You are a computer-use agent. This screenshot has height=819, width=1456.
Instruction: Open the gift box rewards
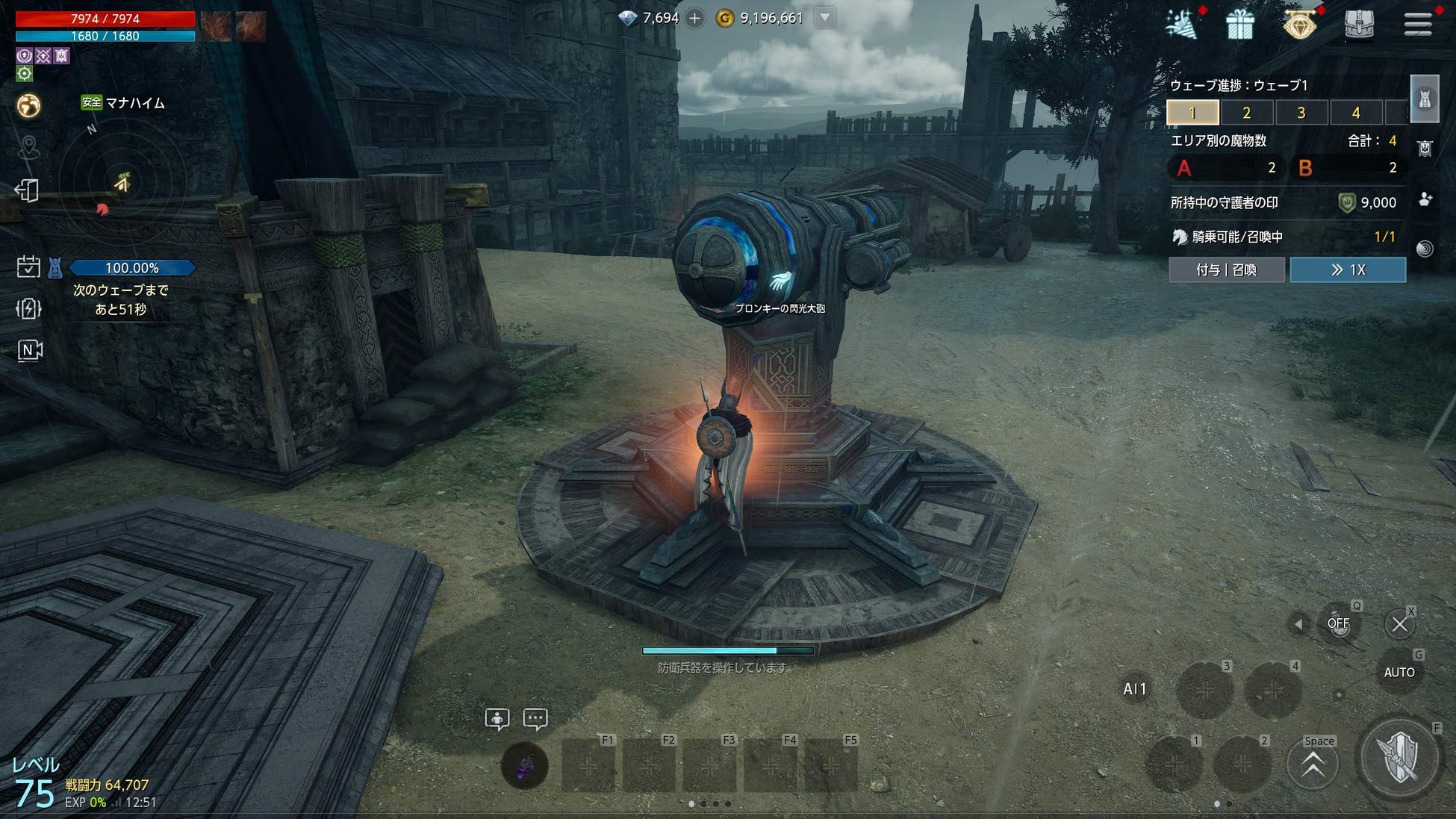tap(1239, 25)
